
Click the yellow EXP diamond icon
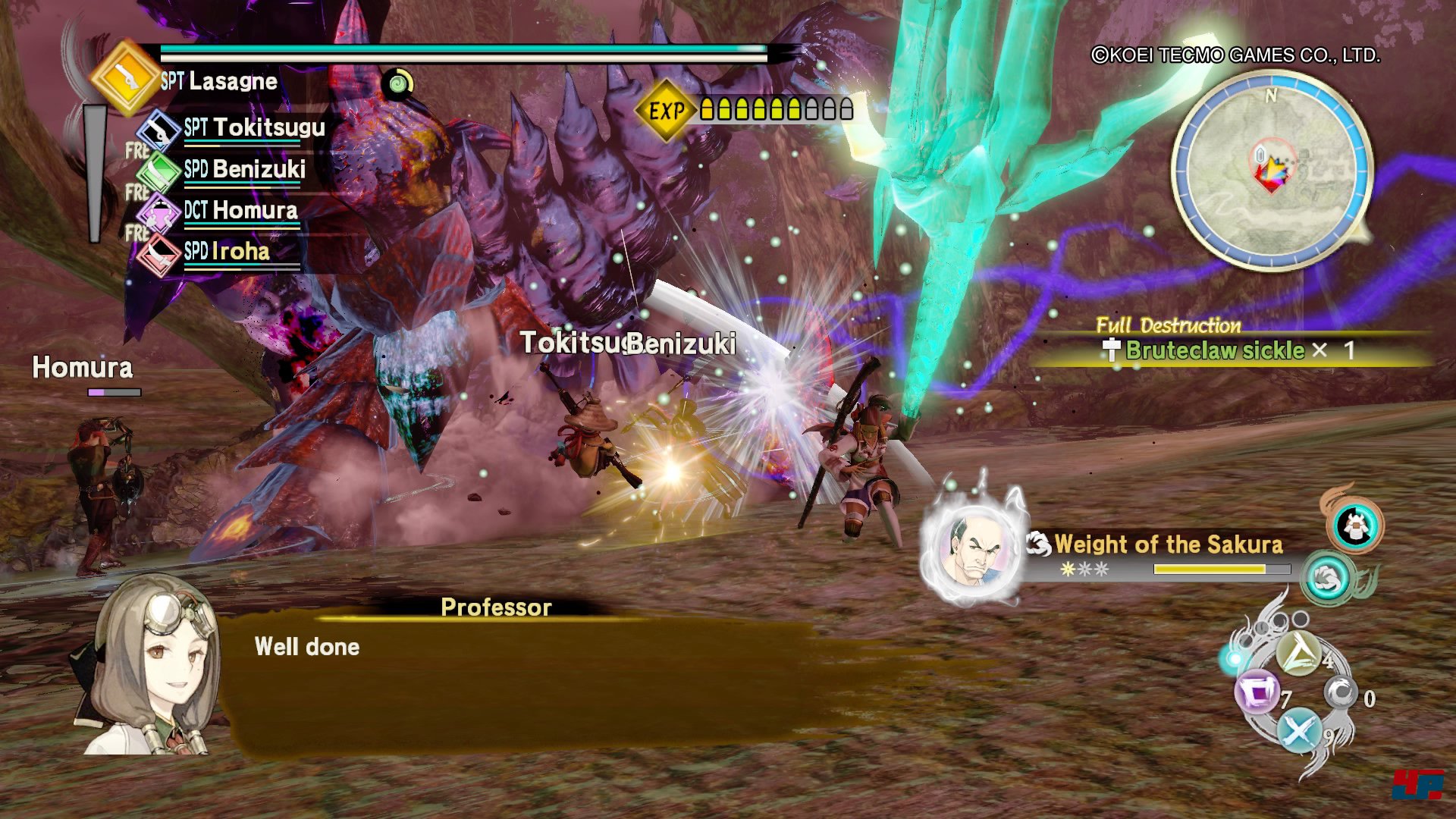[x=665, y=111]
